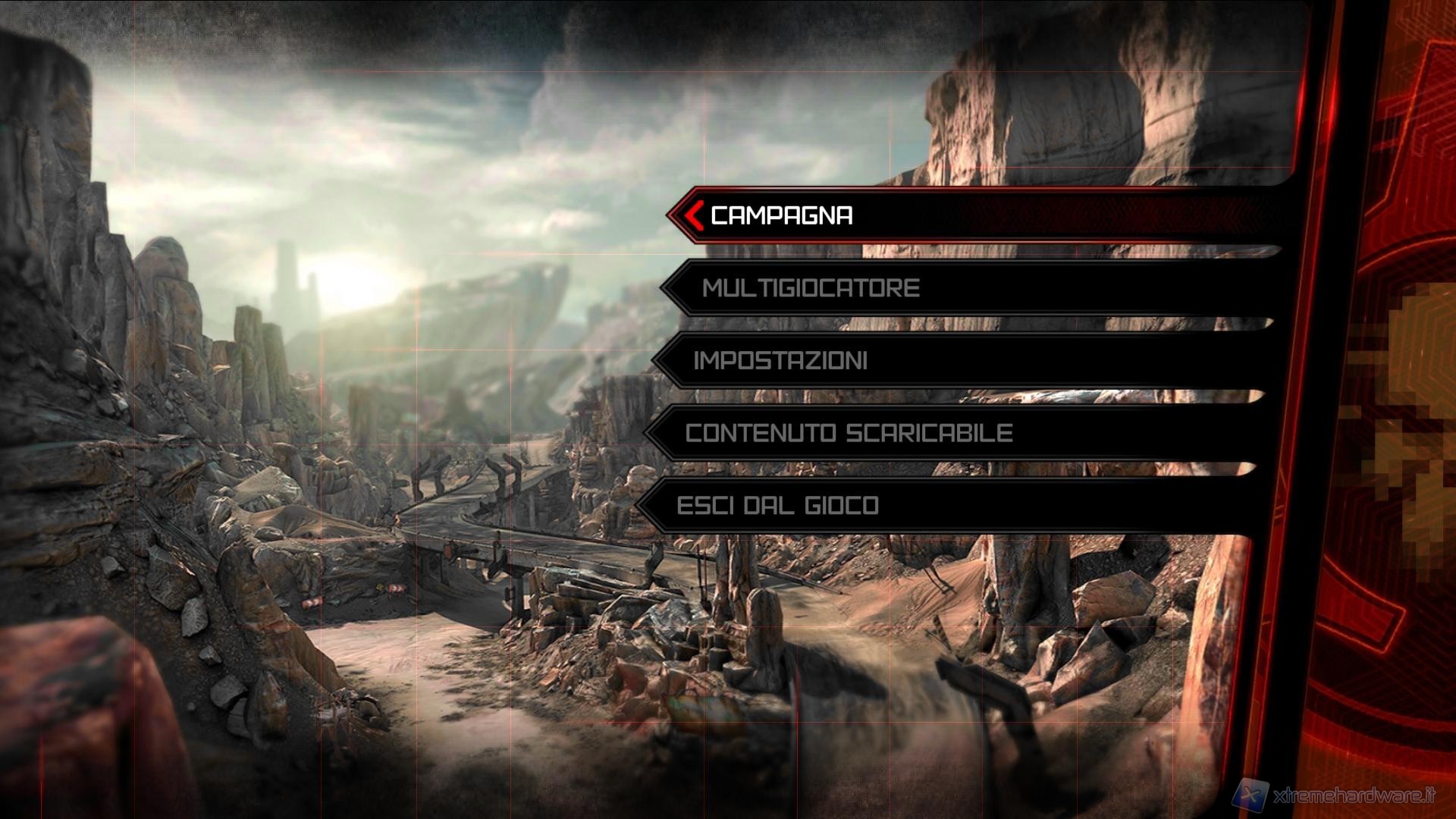Screen dimensions: 1456x819
Task: Open the Multigiocatore menu
Action: [x=811, y=288]
